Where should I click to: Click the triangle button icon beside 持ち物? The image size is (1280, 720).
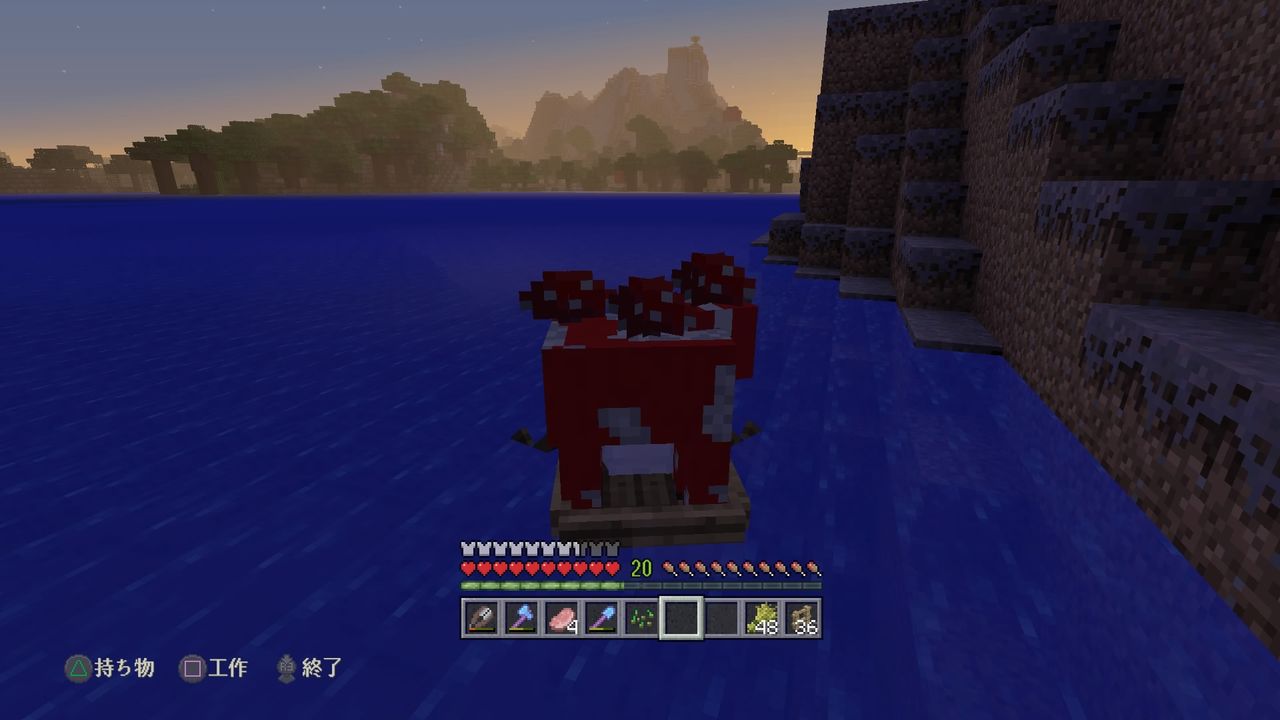pyautogui.click(x=78, y=669)
